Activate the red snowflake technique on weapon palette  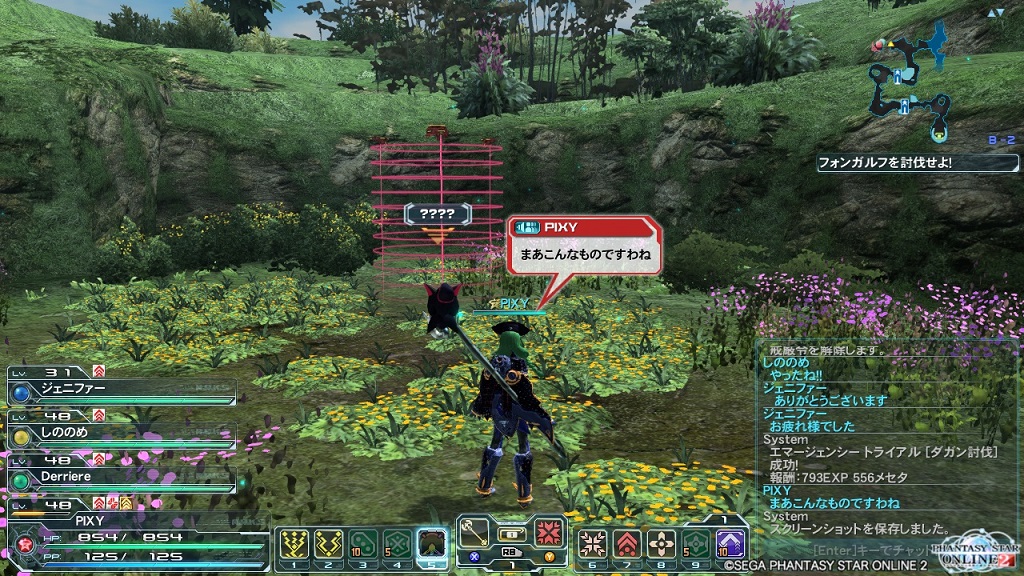tap(548, 529)
